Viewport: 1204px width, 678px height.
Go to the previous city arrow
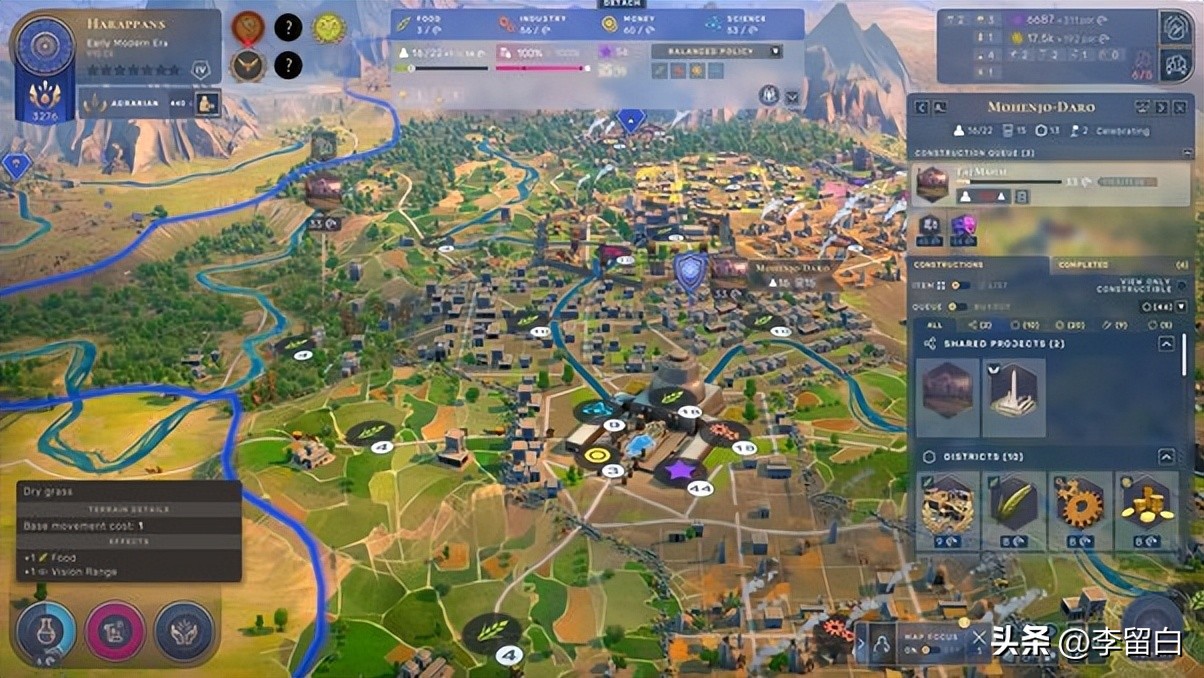coord(923,107)
